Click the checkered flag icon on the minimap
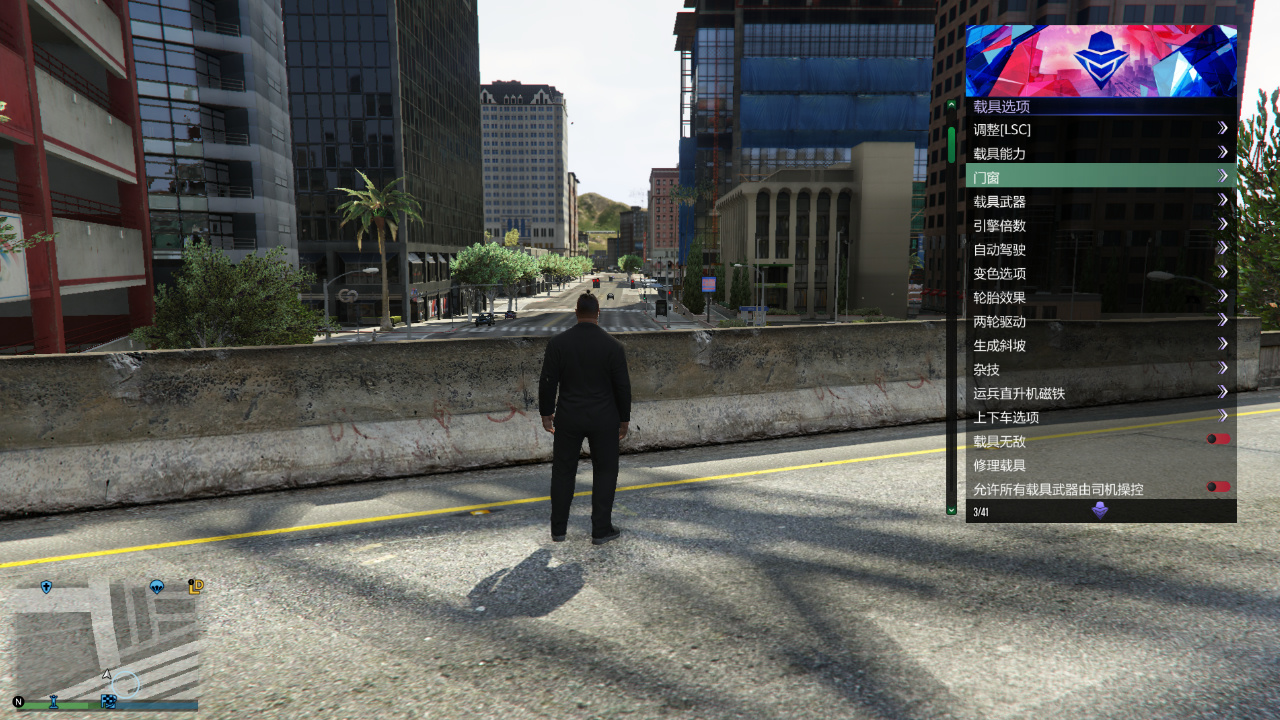This screenshot has width=1280, height=720. click(x=110, y=701)
